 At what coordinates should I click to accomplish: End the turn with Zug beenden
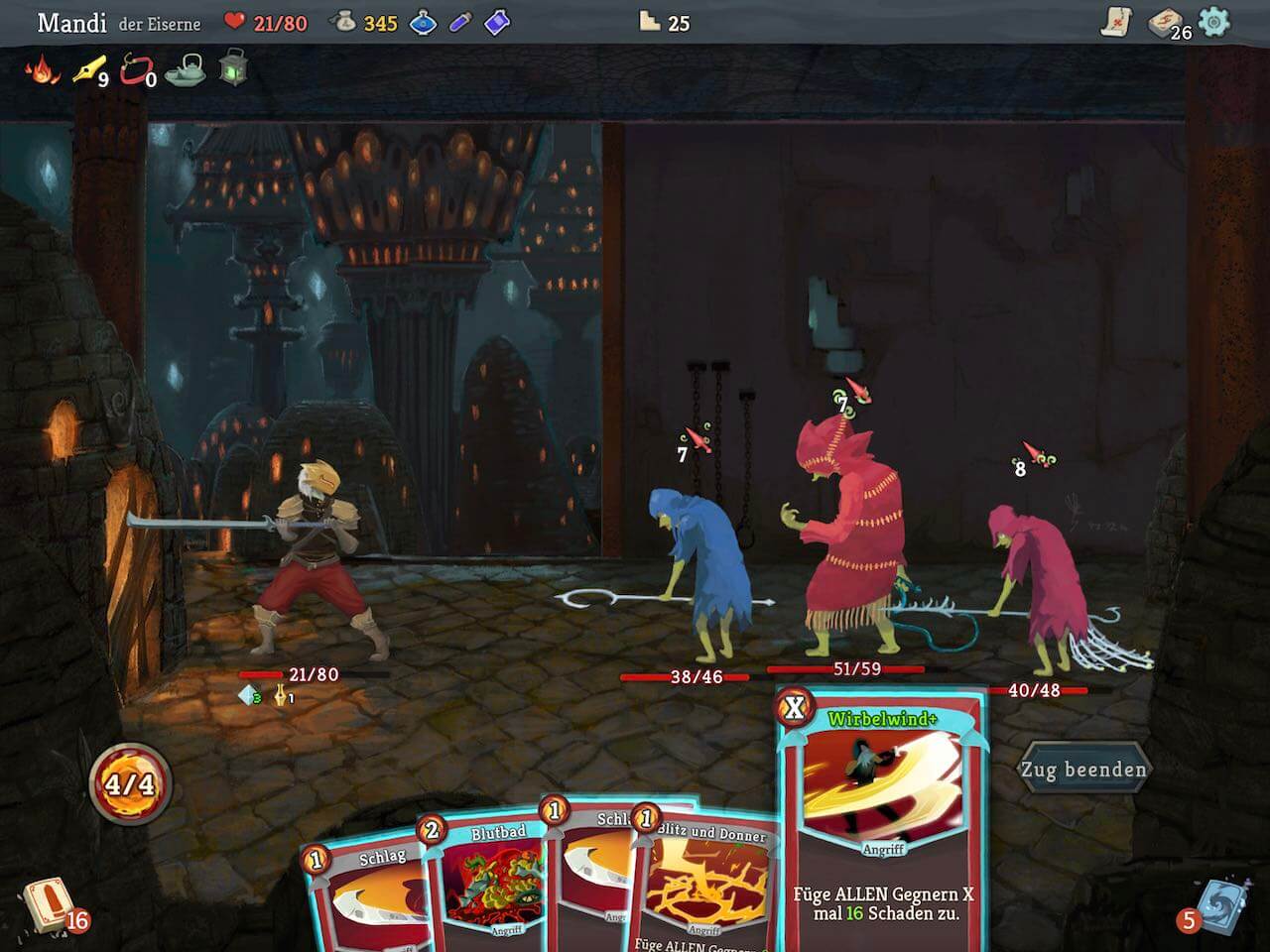click(1083, 770)
